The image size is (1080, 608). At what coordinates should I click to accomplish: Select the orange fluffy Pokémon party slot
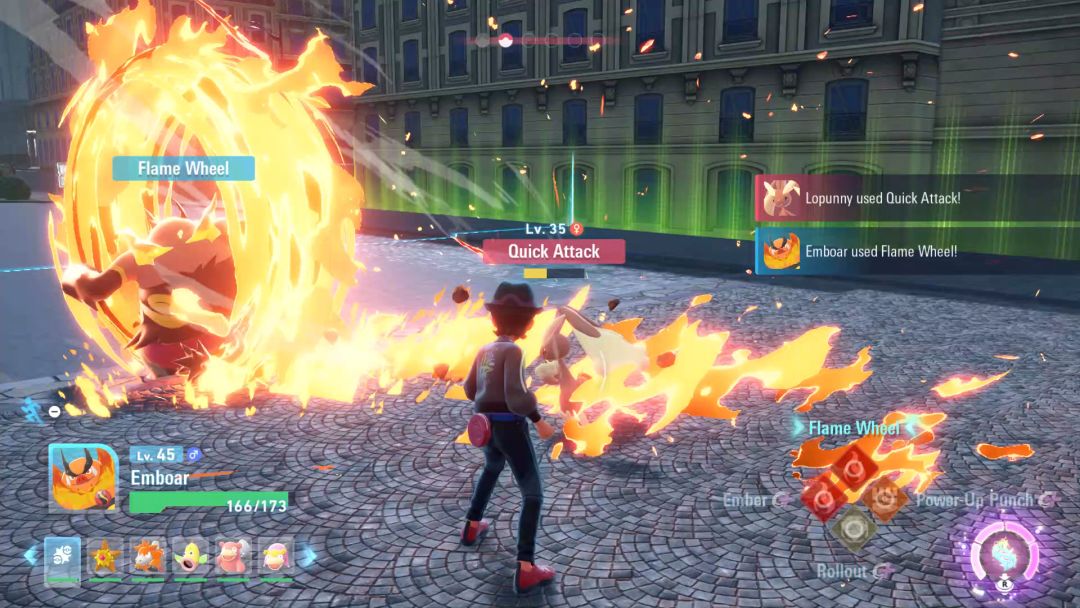point(148,556)
